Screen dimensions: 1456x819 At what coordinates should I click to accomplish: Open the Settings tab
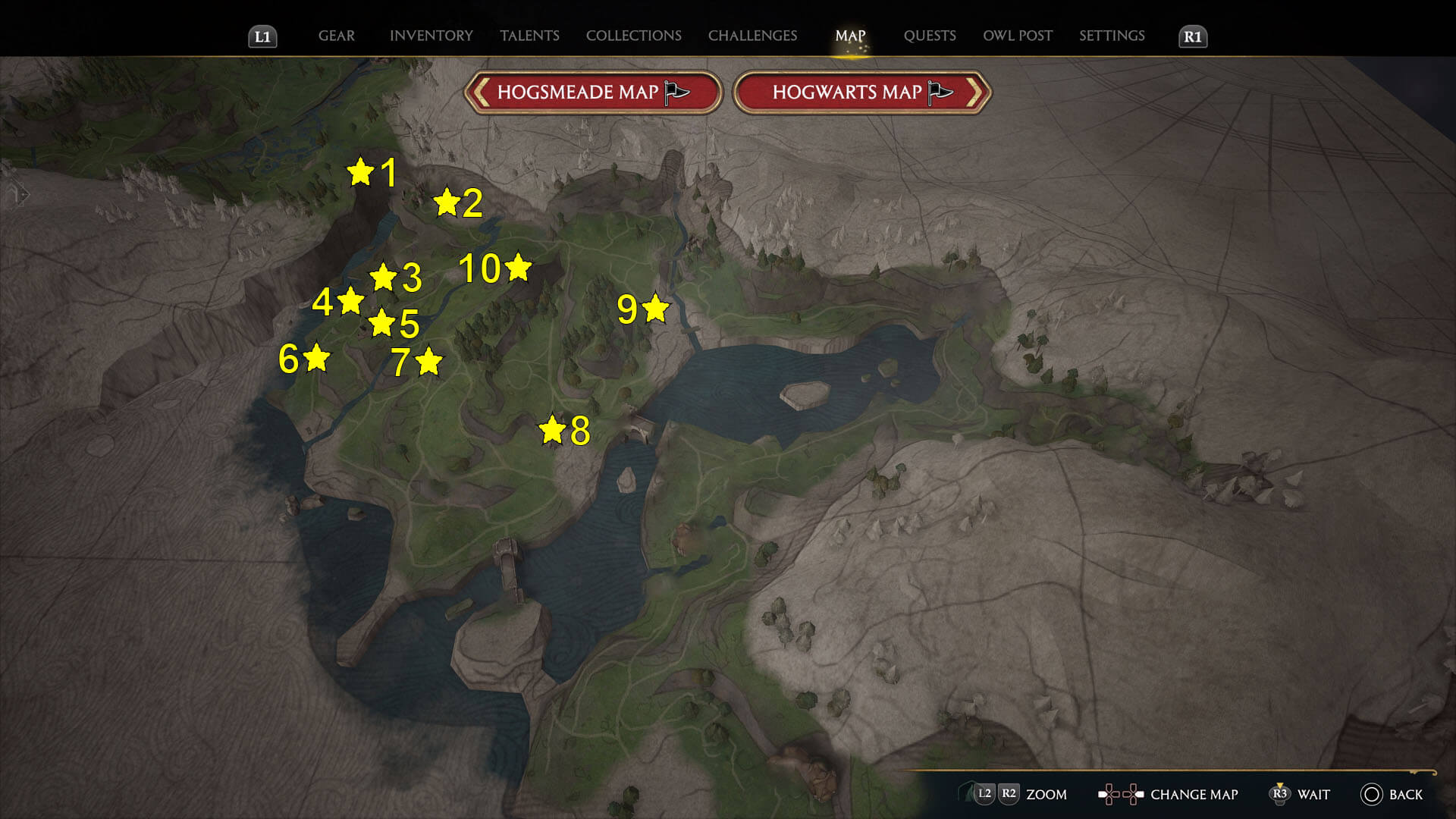point(1112,36)
